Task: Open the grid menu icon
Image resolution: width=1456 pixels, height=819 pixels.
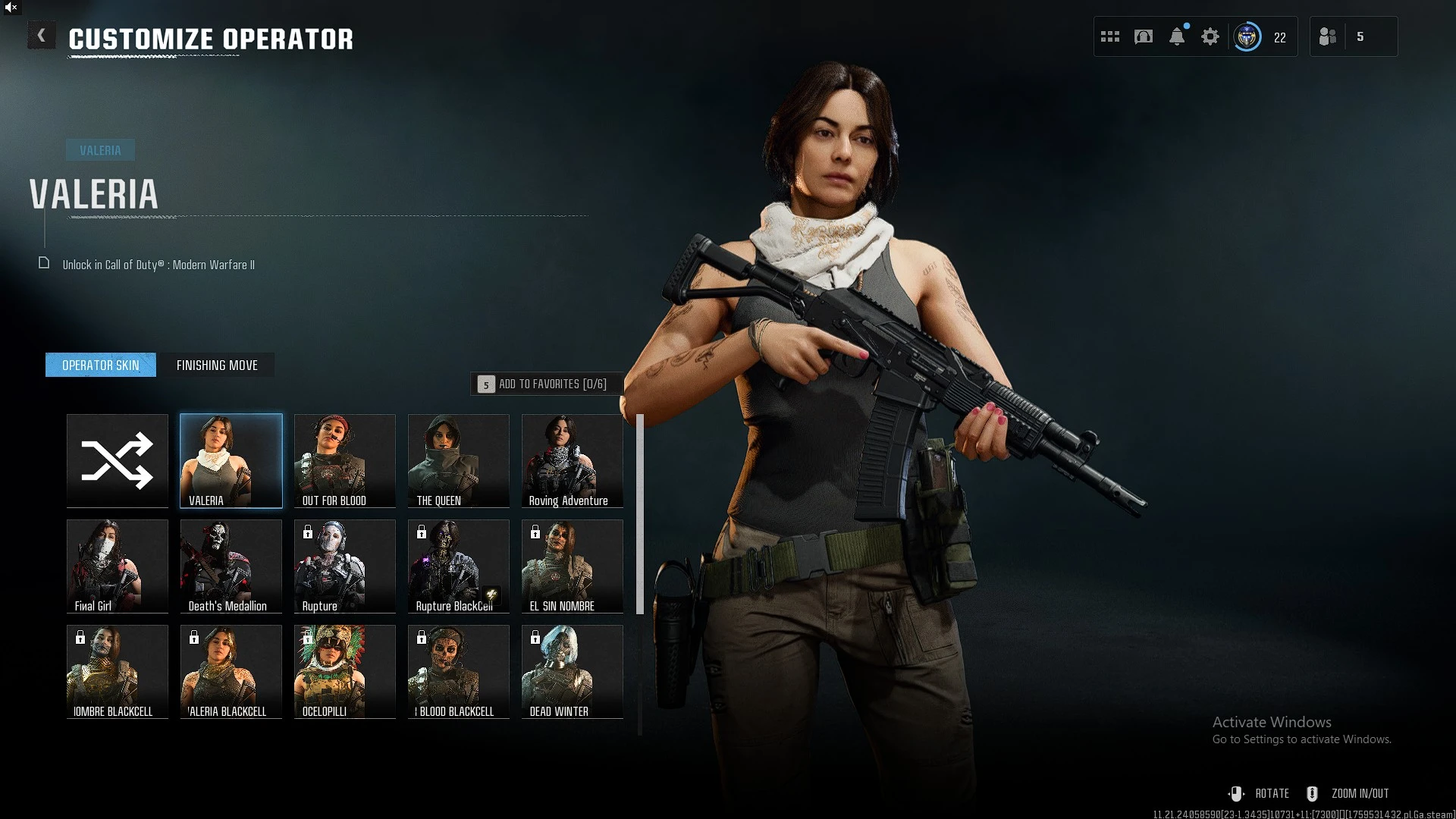Action: 1110,36
